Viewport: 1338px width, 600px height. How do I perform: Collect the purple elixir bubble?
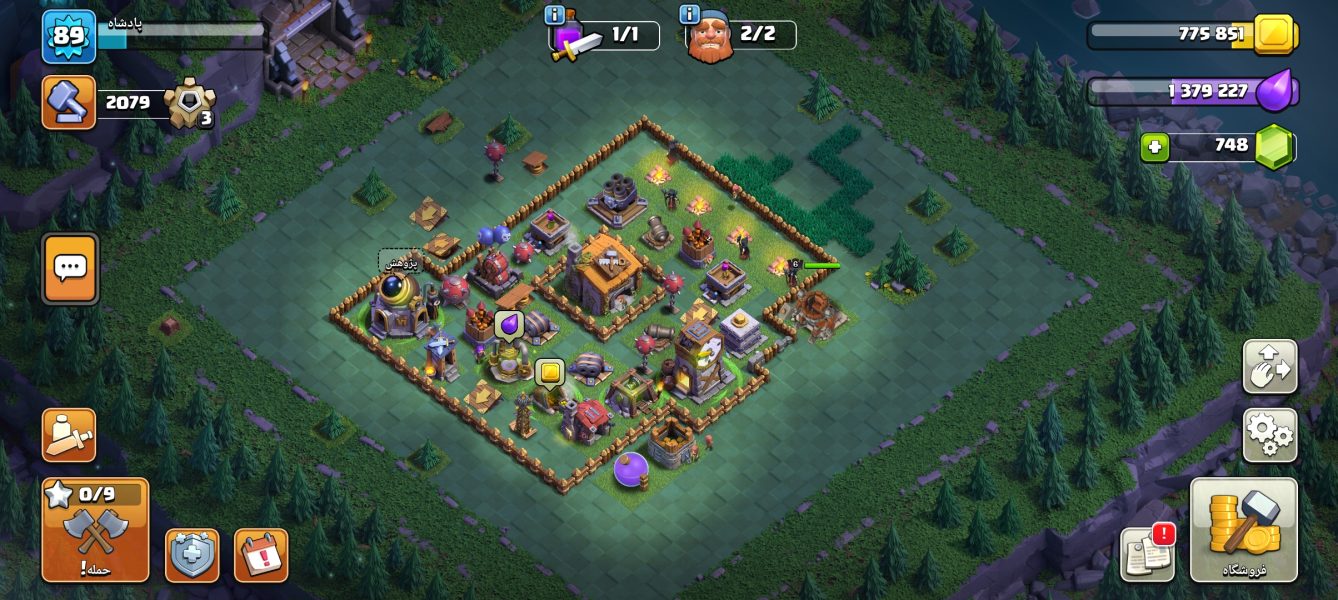click(509, 325)
